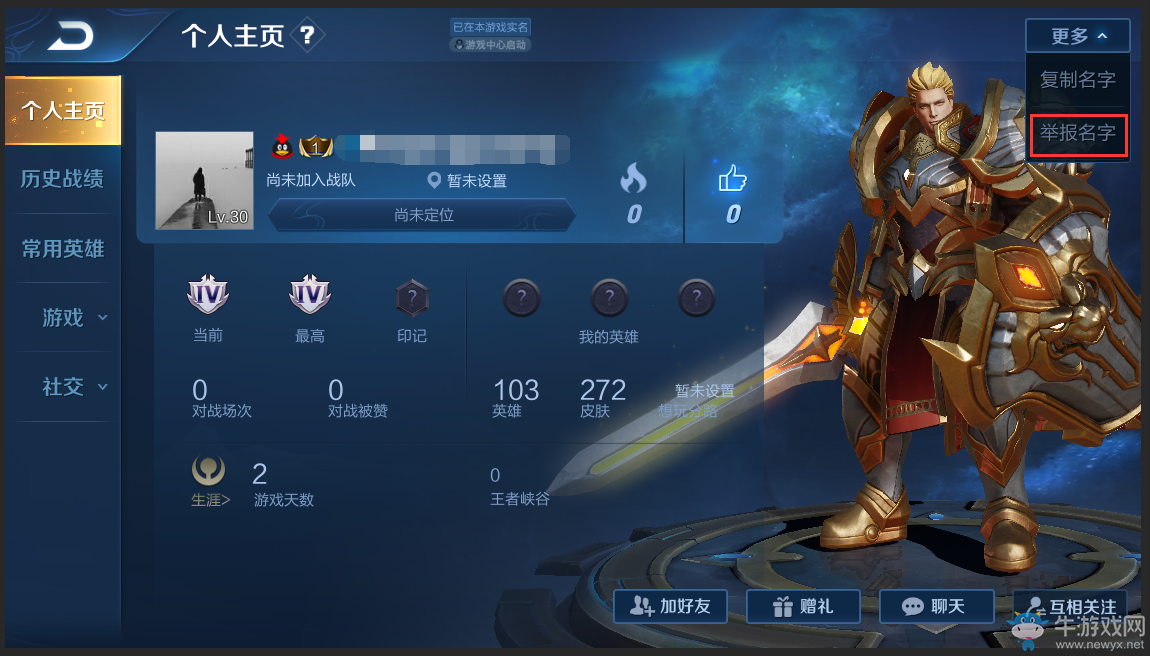
Task: Choose 举报名字 from the dropdown
Action: pyautogui.click(x=1078, y=133)
